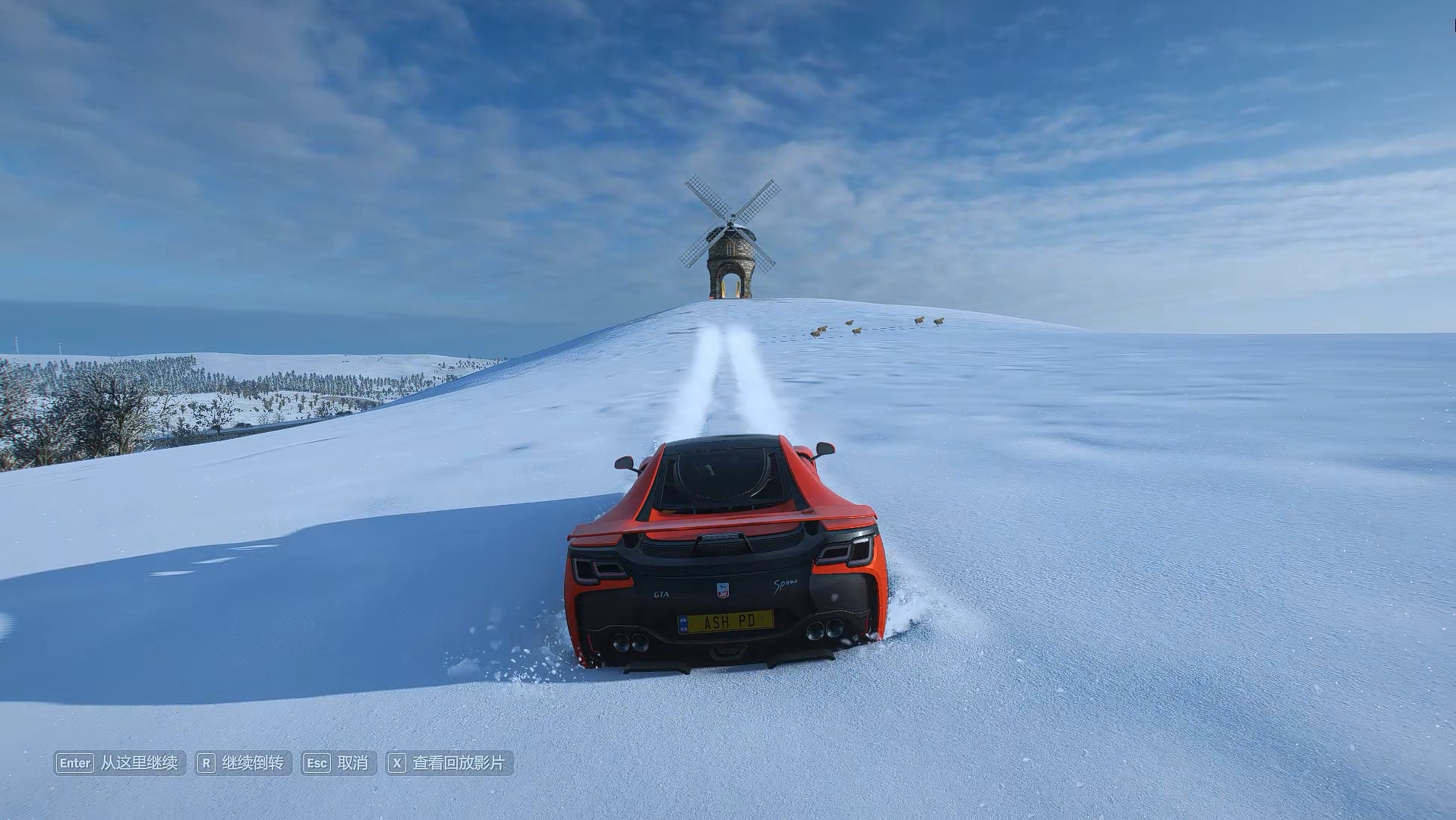Click 取消 to cancel the rewind
This screenshot has width=1456, height=820.
[x=339, y=763]
